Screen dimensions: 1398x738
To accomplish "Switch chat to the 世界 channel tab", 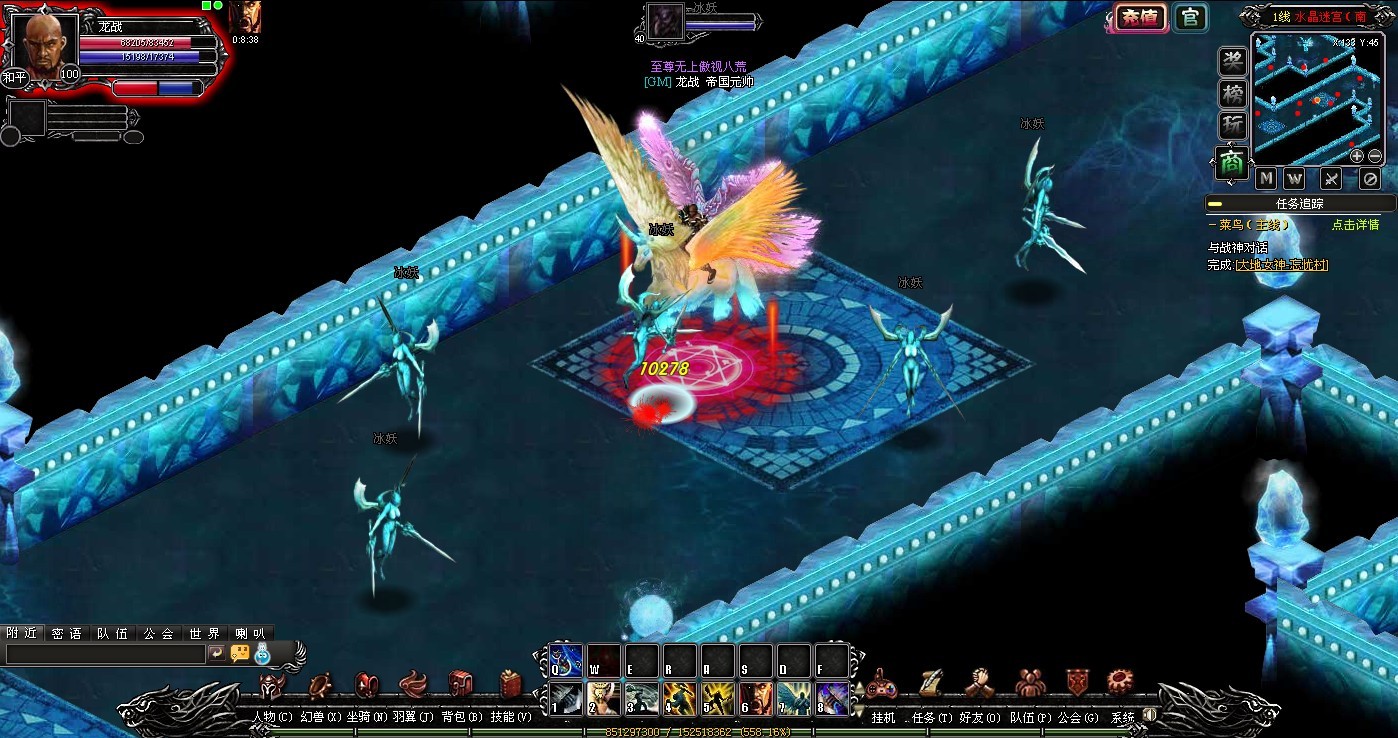I will tap(204, 633).
